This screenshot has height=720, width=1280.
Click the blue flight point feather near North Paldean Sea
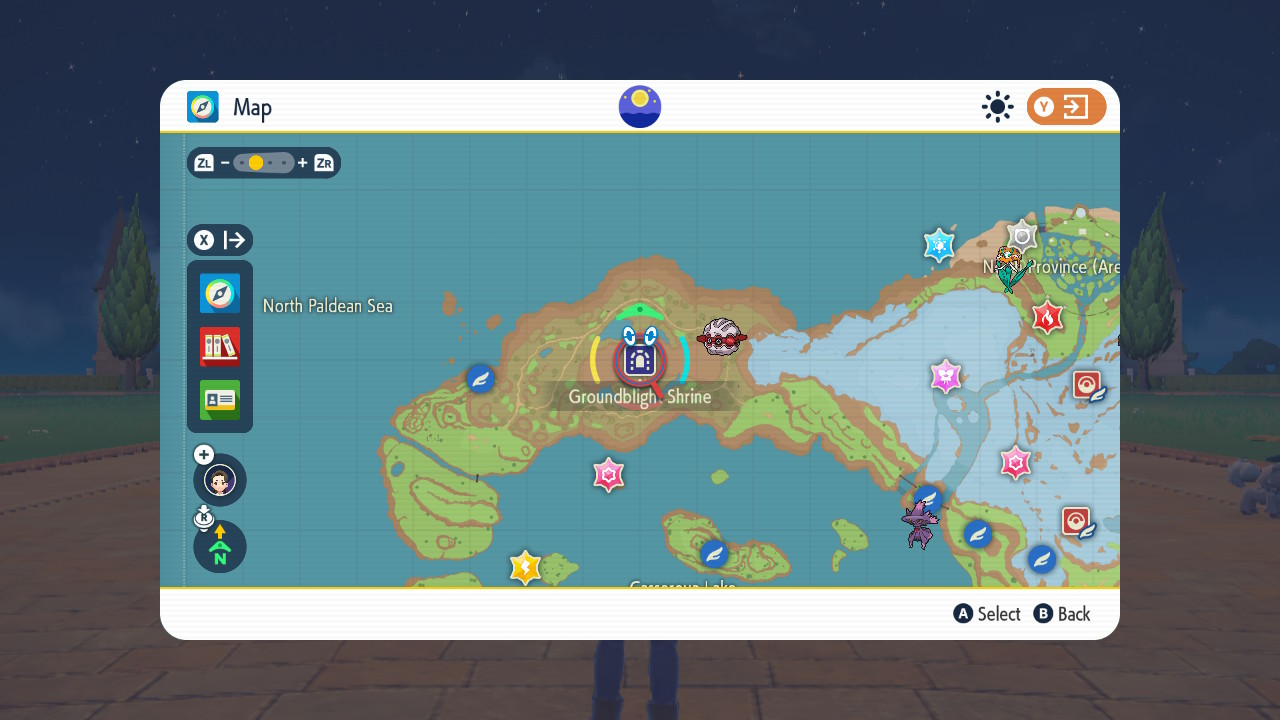point(479,379)
